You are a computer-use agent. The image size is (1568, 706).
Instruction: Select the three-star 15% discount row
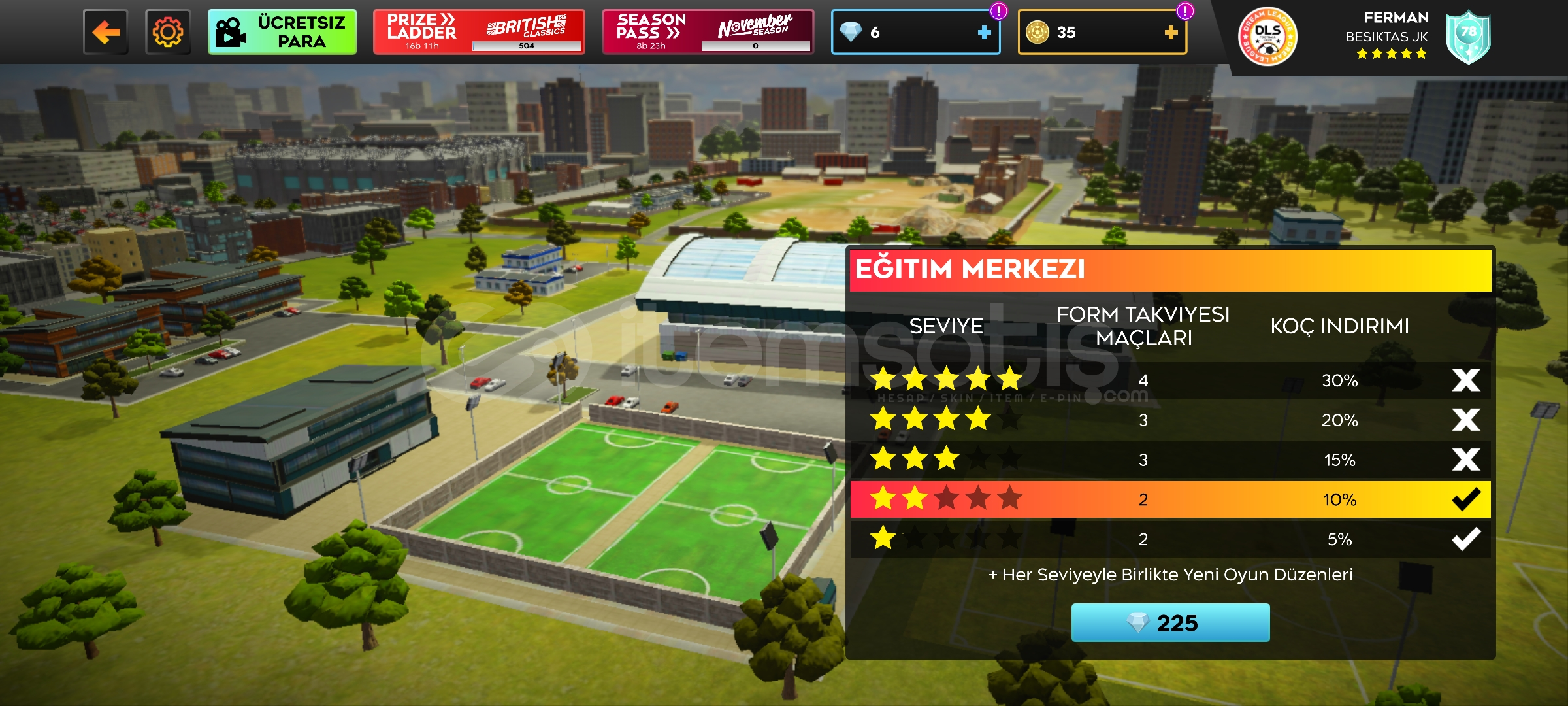(x=1169, y=460)
